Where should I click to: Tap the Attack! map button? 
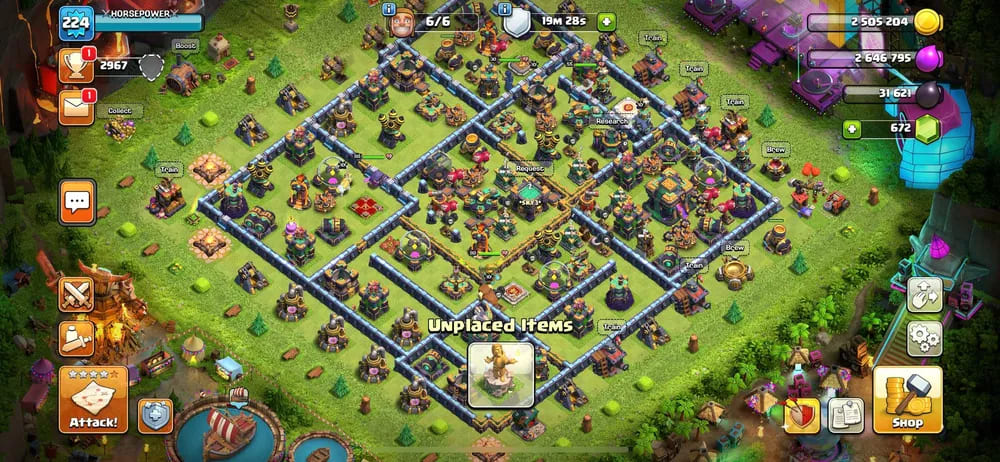[x=93, y=400]
